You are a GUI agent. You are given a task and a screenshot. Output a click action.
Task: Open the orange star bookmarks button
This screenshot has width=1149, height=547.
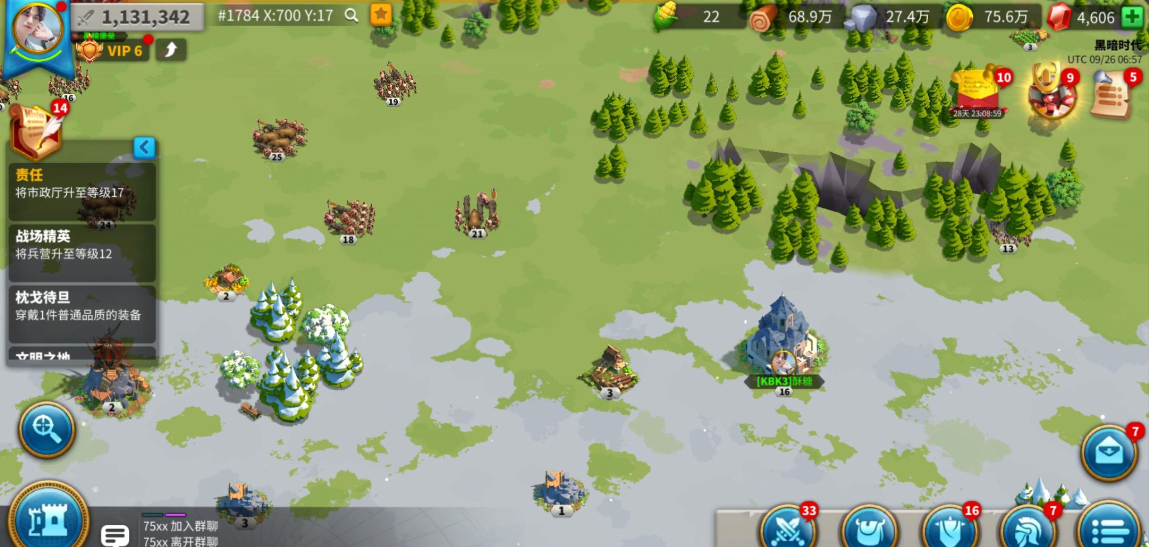[x=381, y=15]
